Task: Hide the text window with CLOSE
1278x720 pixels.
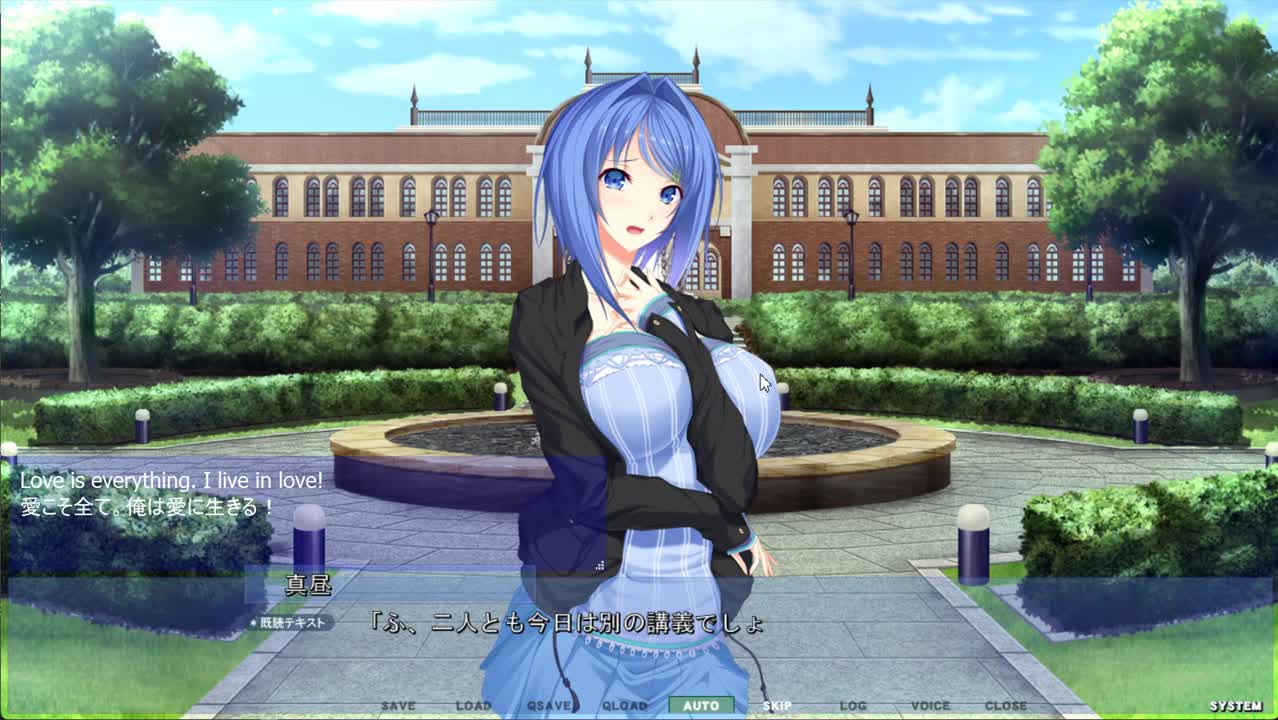Action: tap(1006, 706)
